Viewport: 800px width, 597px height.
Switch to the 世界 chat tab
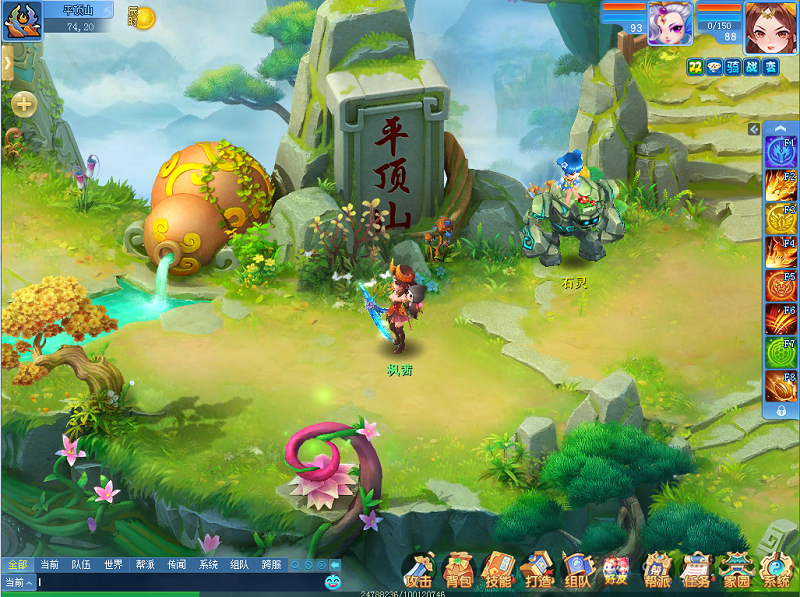pos(113,565)
